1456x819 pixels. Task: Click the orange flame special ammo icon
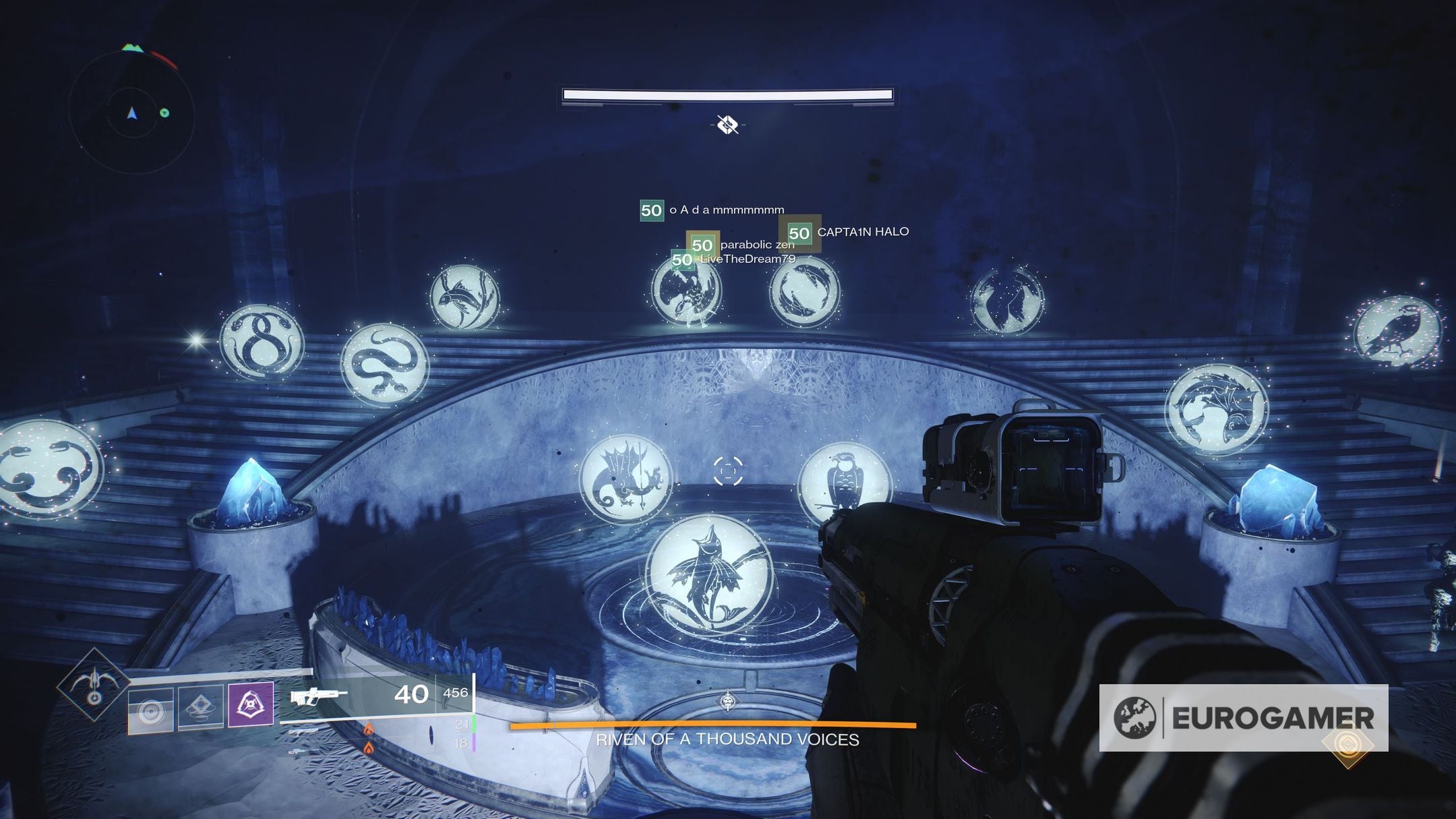[x=369, y=729]
